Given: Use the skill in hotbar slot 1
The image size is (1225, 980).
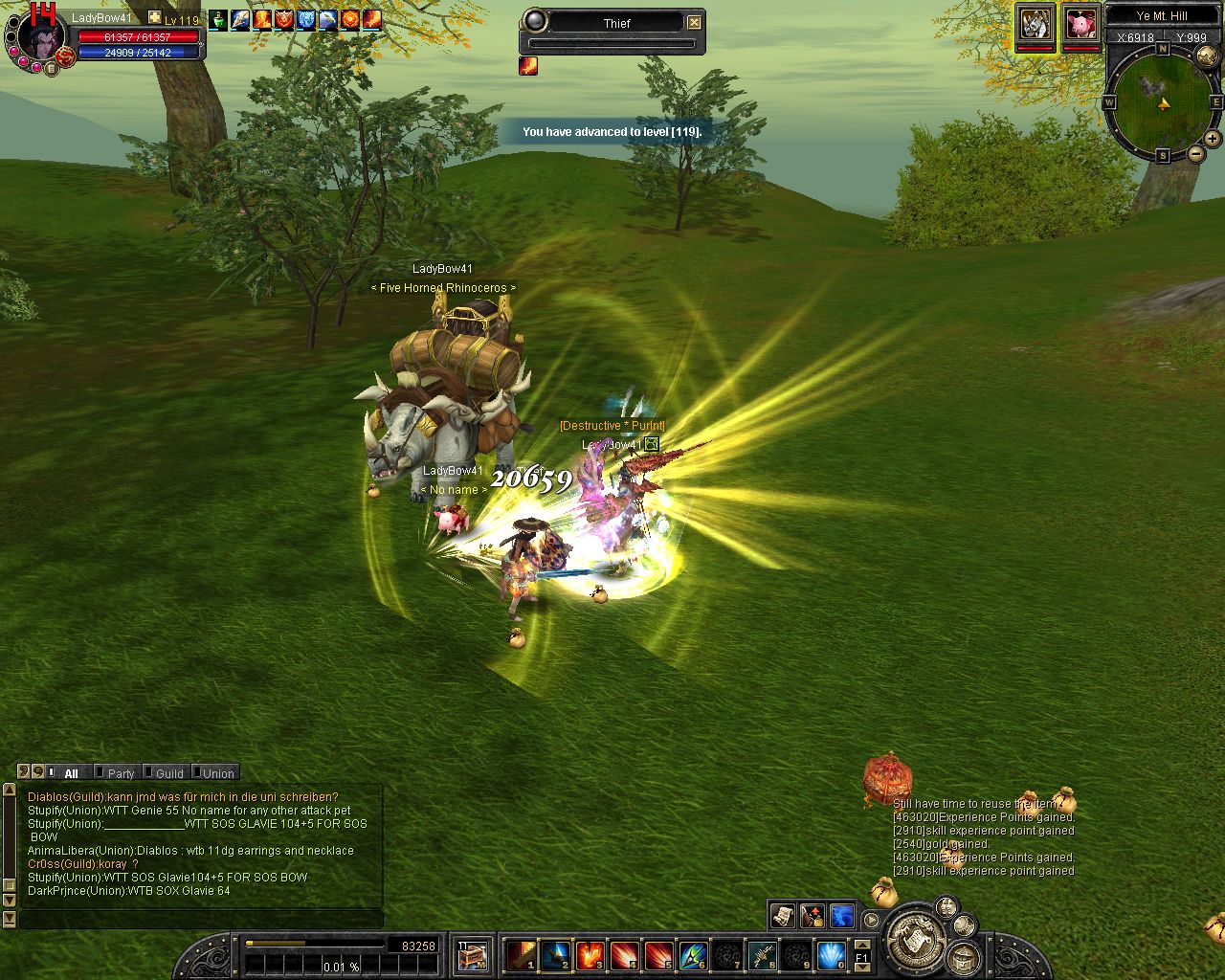Looking at the screenshot, I should point(522,954).
